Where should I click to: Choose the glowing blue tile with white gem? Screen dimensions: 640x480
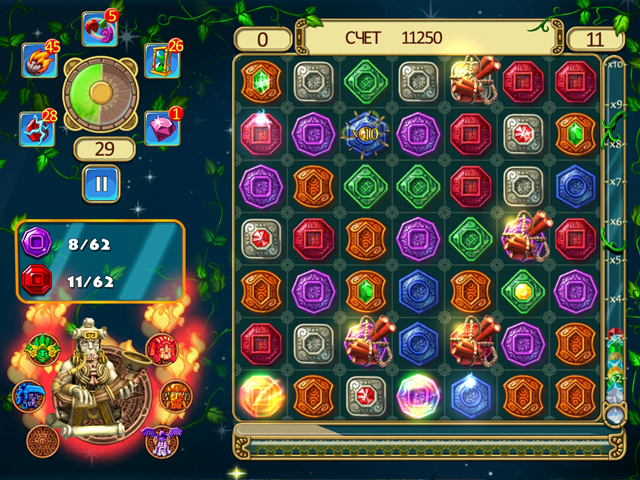(x=469, y=392)
